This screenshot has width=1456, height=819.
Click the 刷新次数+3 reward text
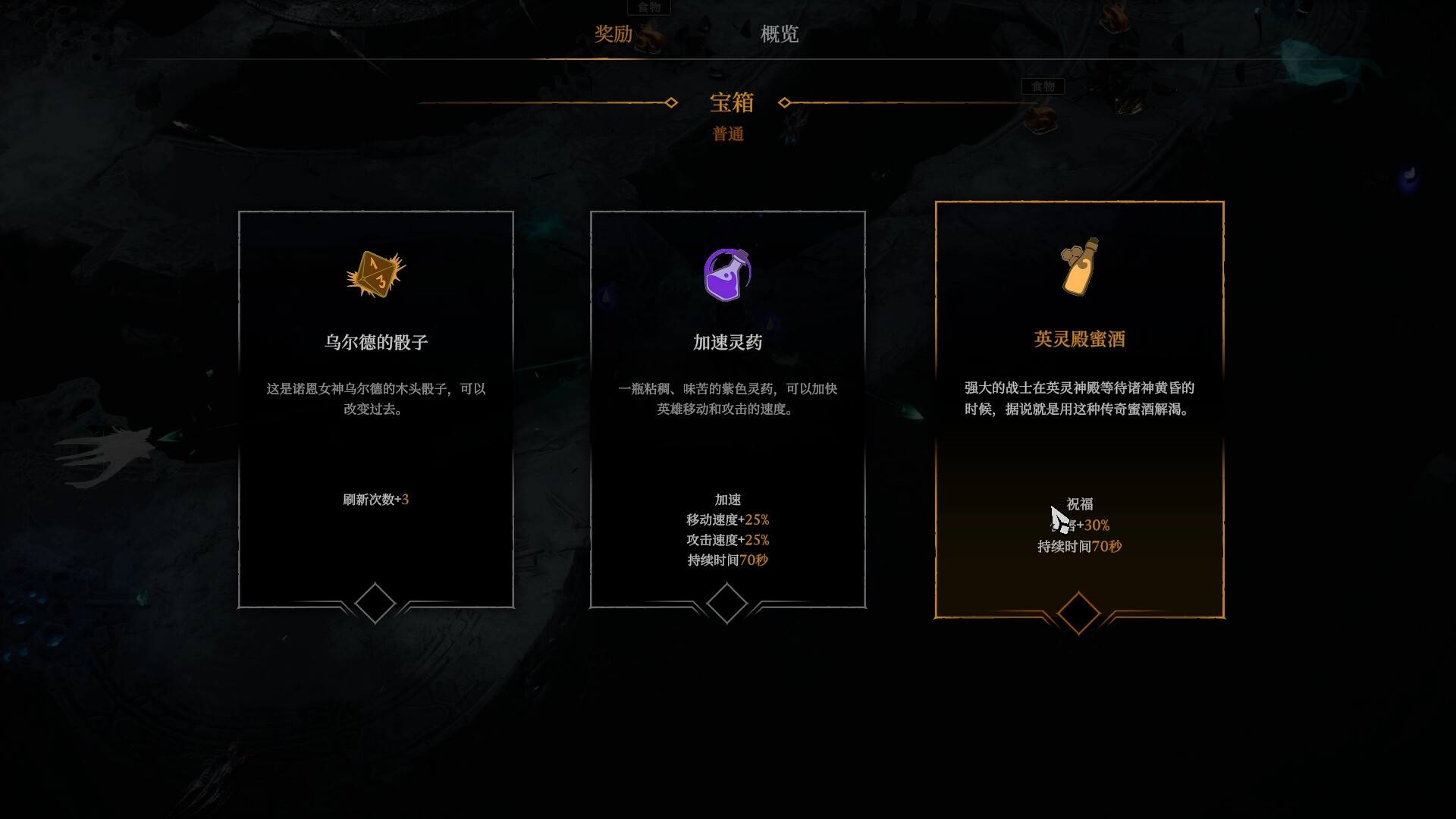coord(375,499)
